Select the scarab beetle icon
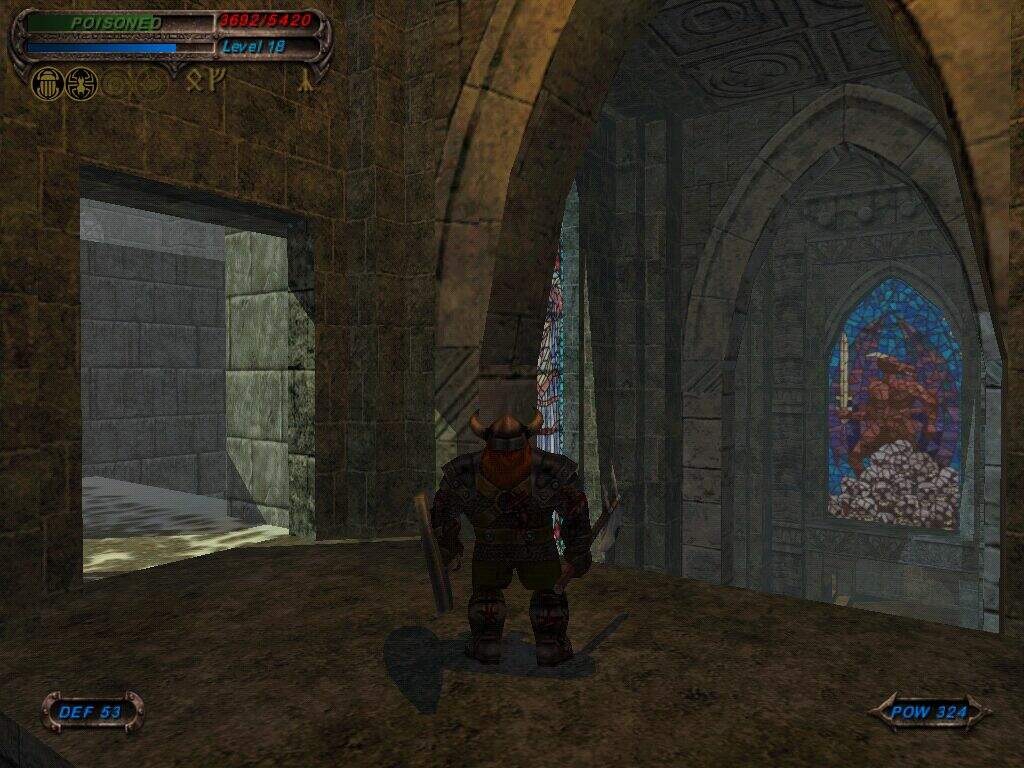The height and width of the screenshot is (768, 1024). (47, 84)
